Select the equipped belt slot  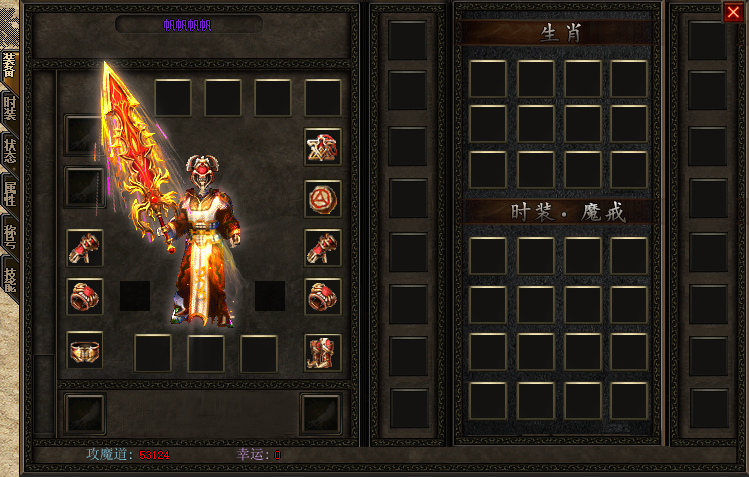(x=85, y=349)
